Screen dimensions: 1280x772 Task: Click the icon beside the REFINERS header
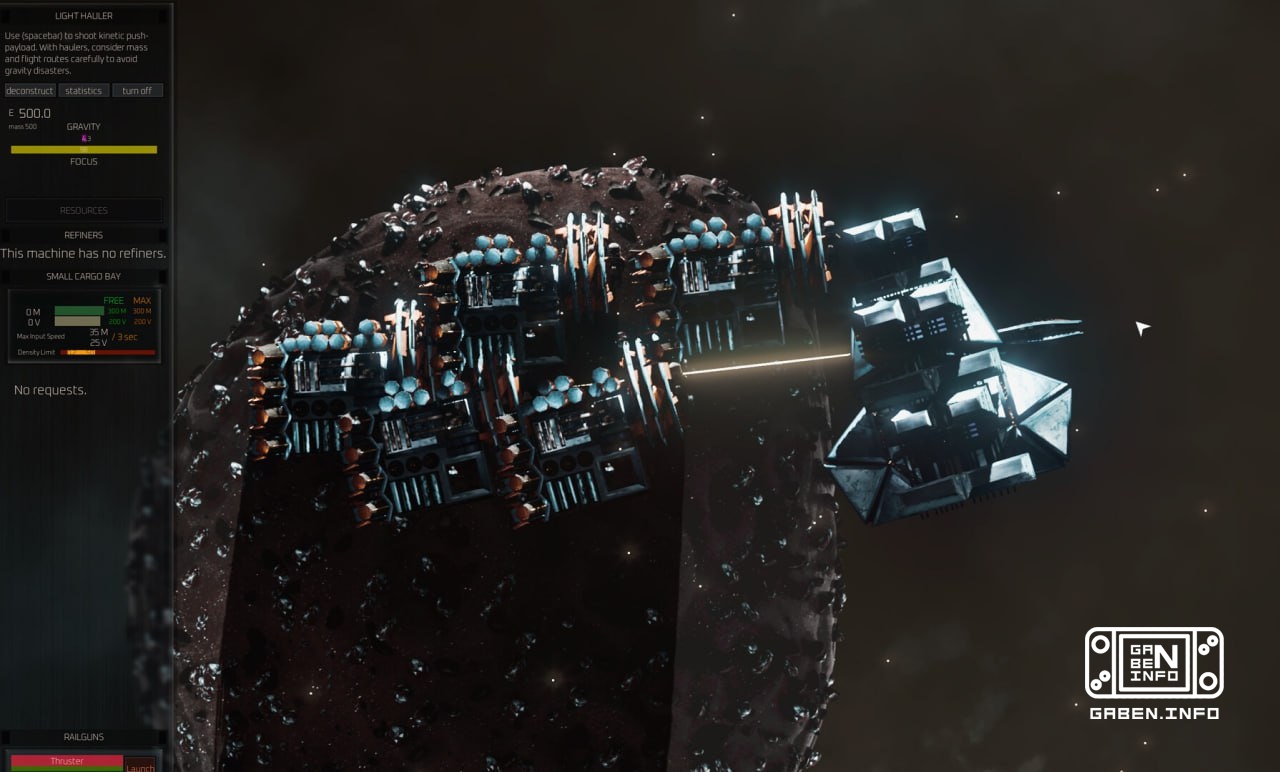(x=4, y=235)
